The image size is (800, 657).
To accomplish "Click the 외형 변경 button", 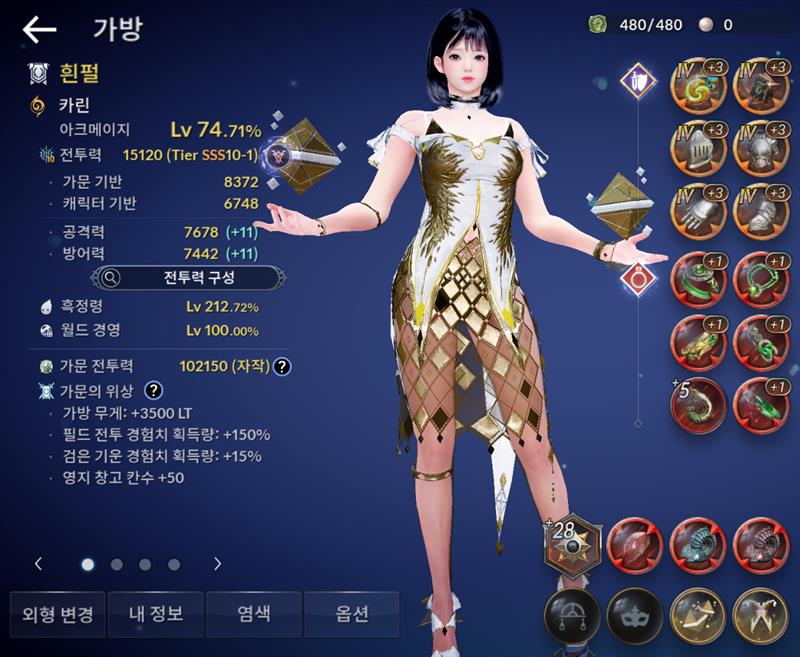I will [x=57, y=613].
